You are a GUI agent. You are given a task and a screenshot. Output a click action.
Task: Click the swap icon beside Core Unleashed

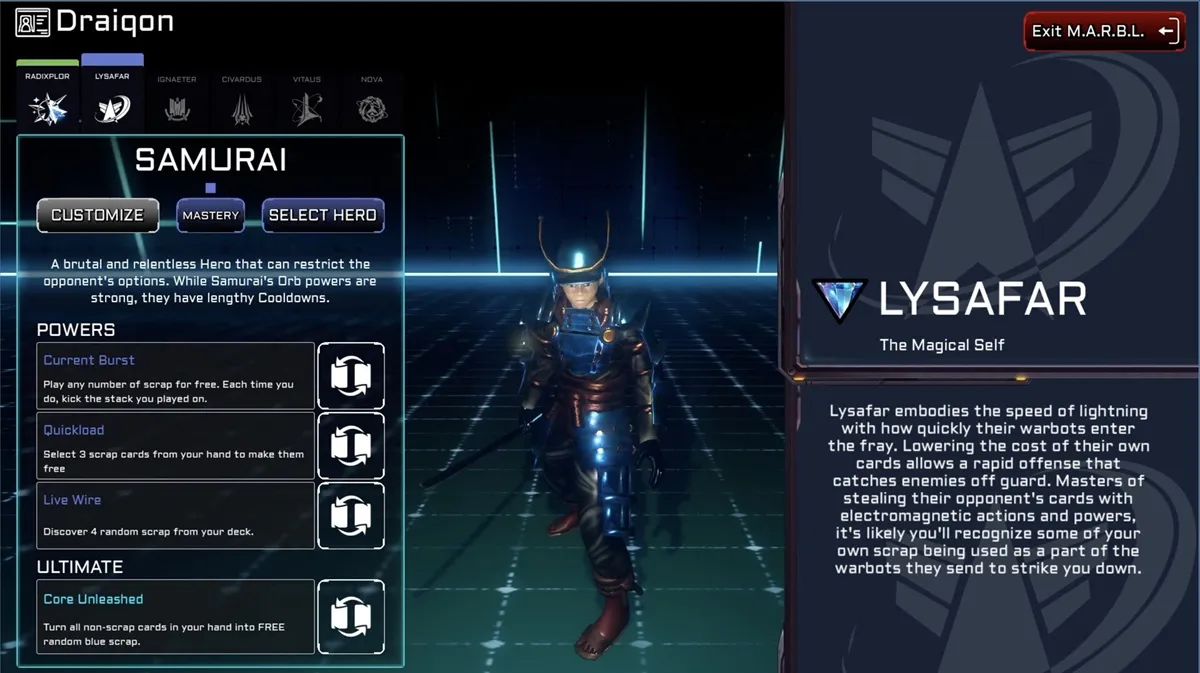click(x=350, y=616)
